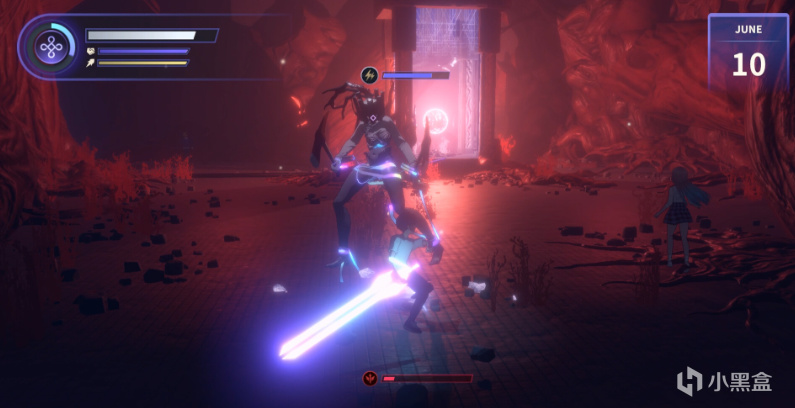795x408 pixels.
Task: Select the lightning bolt icon above the enemy
Action: tap(369, 75)
